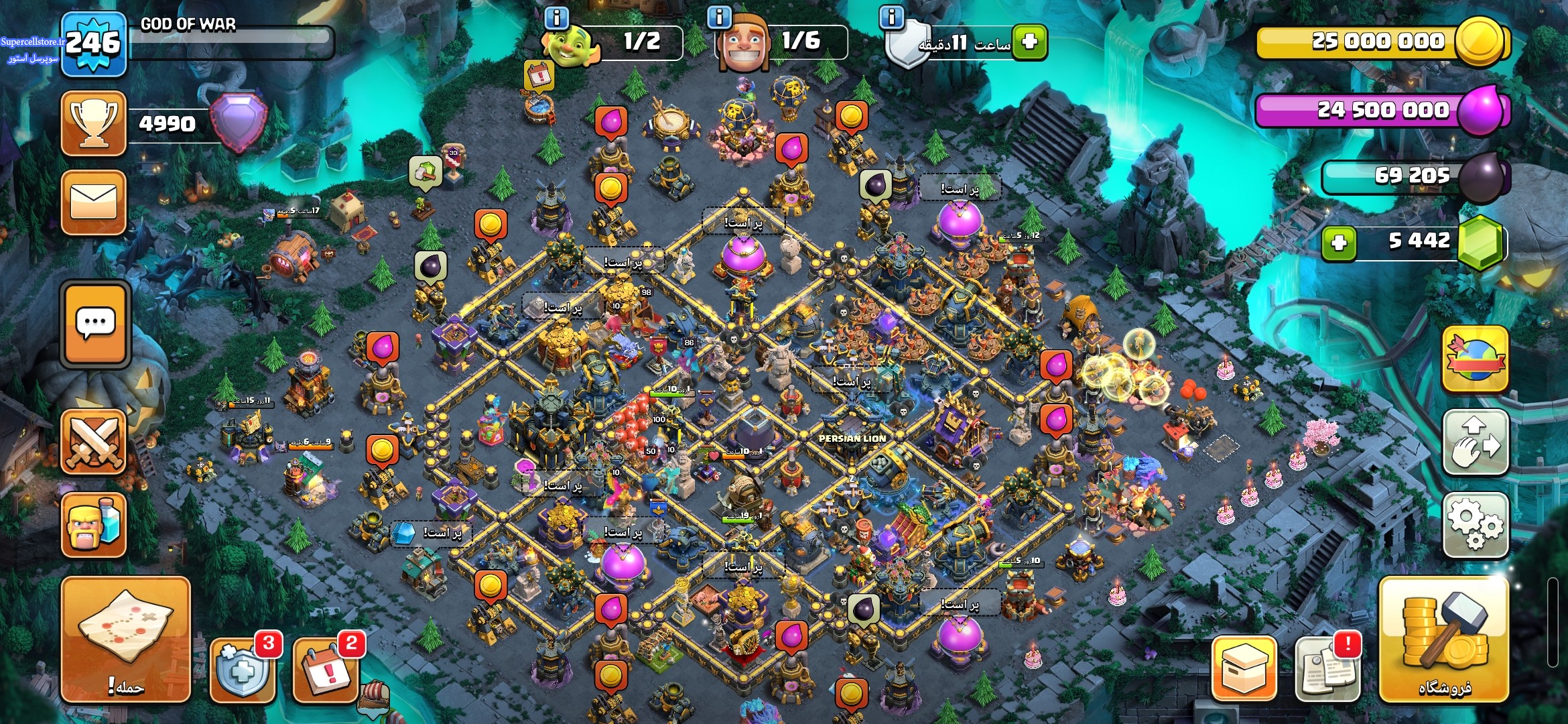Open the magic items crate button
This screenshot has height=724, width=1568.
tap(1244, 669)
